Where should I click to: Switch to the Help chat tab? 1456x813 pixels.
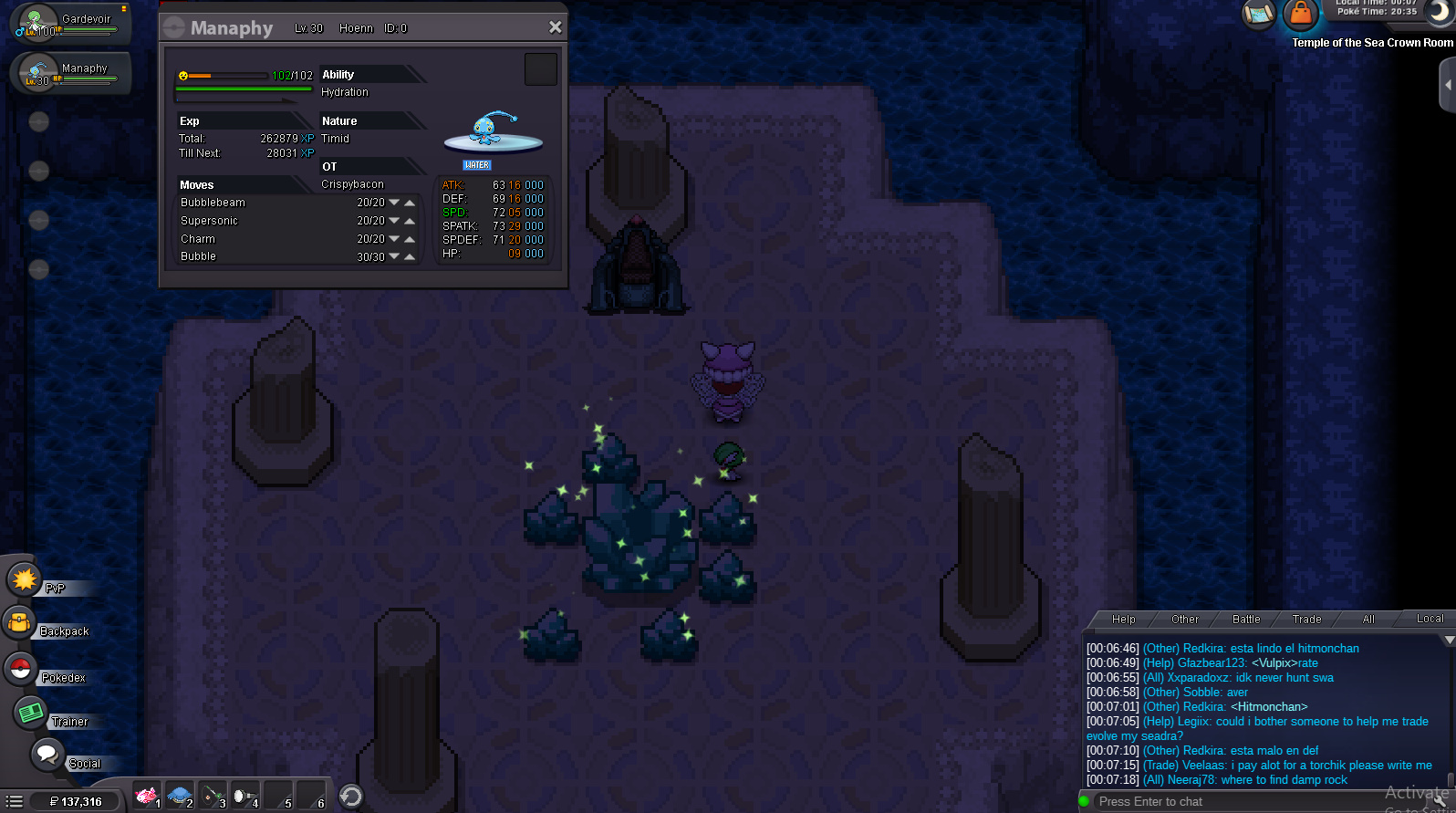(x=1123, y=620)
